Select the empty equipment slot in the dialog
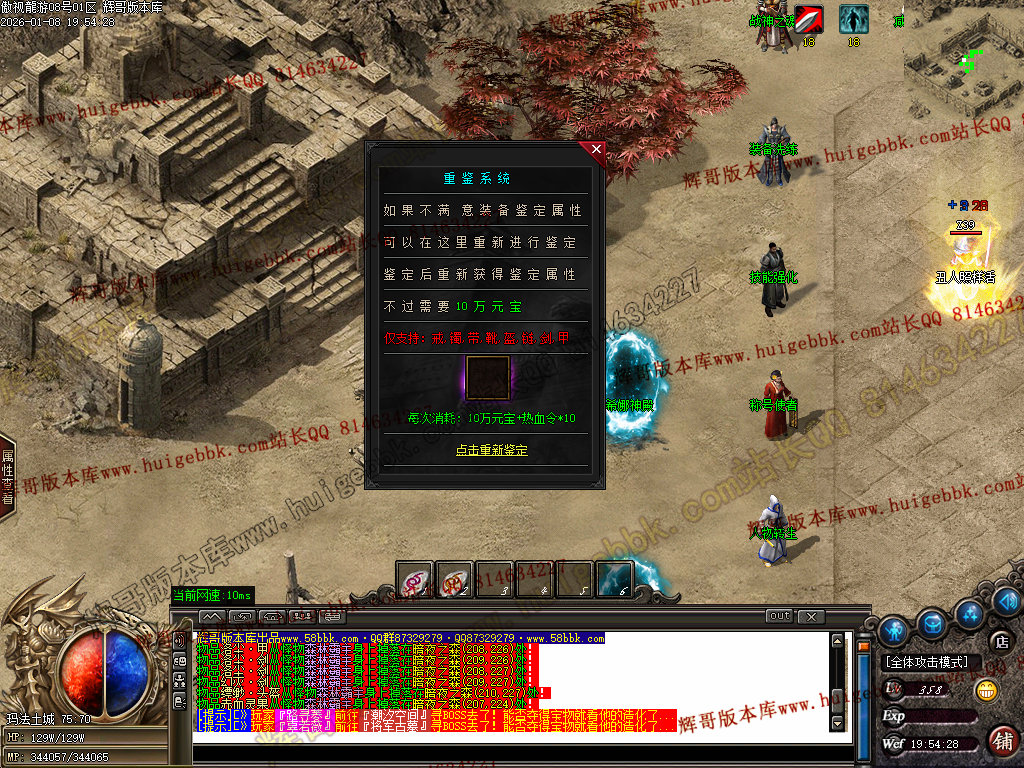 pyautogui.click(x=487, y=378)
